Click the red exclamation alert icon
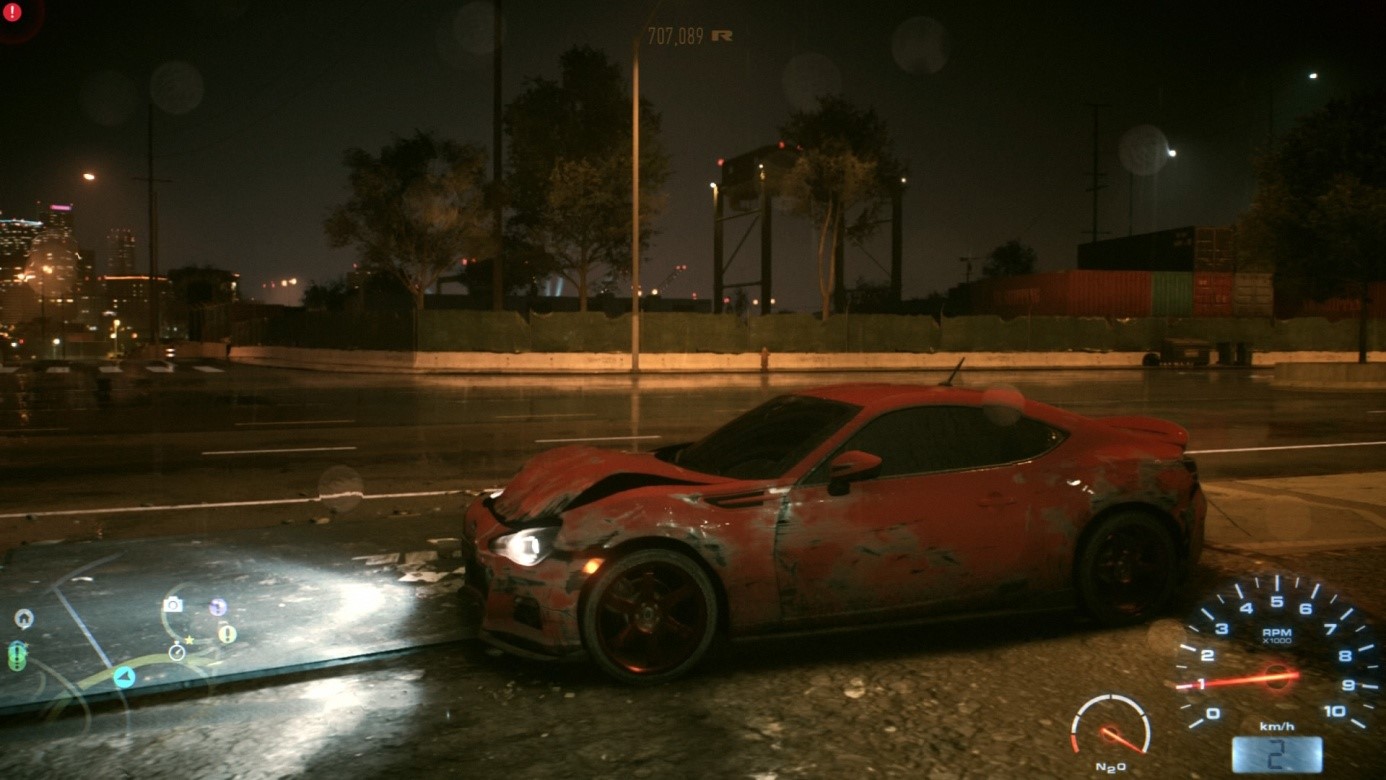This screenshot has height=780, width=1386. (13, 12)
